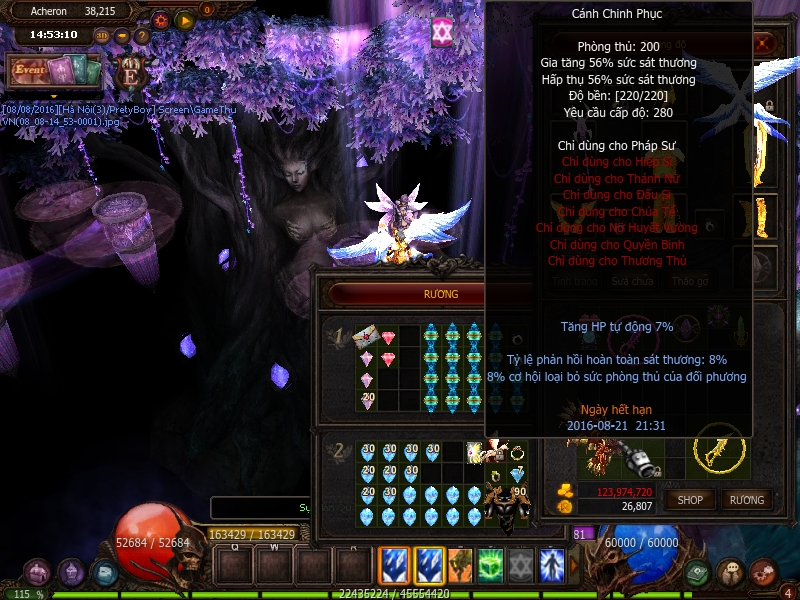The height and width of the screenshot is (600, 800).
Task: Activate the green swirl skill
Action: pos(490,565)
